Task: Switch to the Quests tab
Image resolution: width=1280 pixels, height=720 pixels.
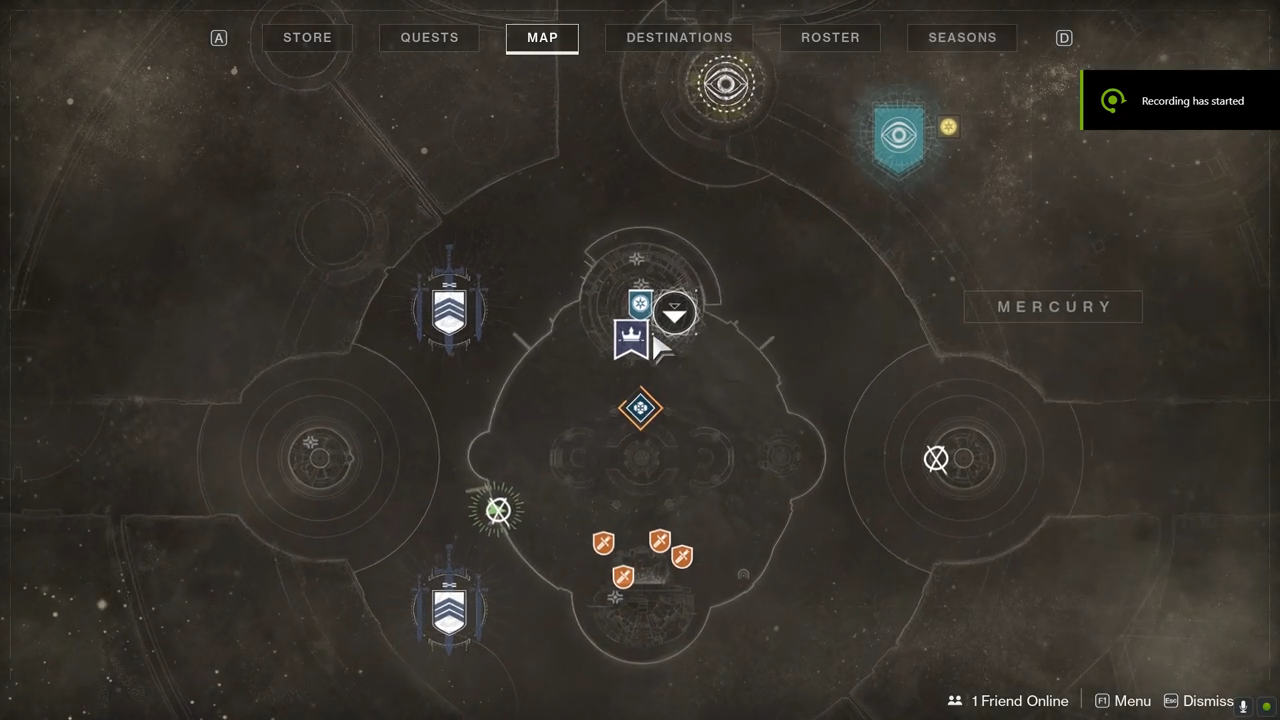Action: [429, 38]
